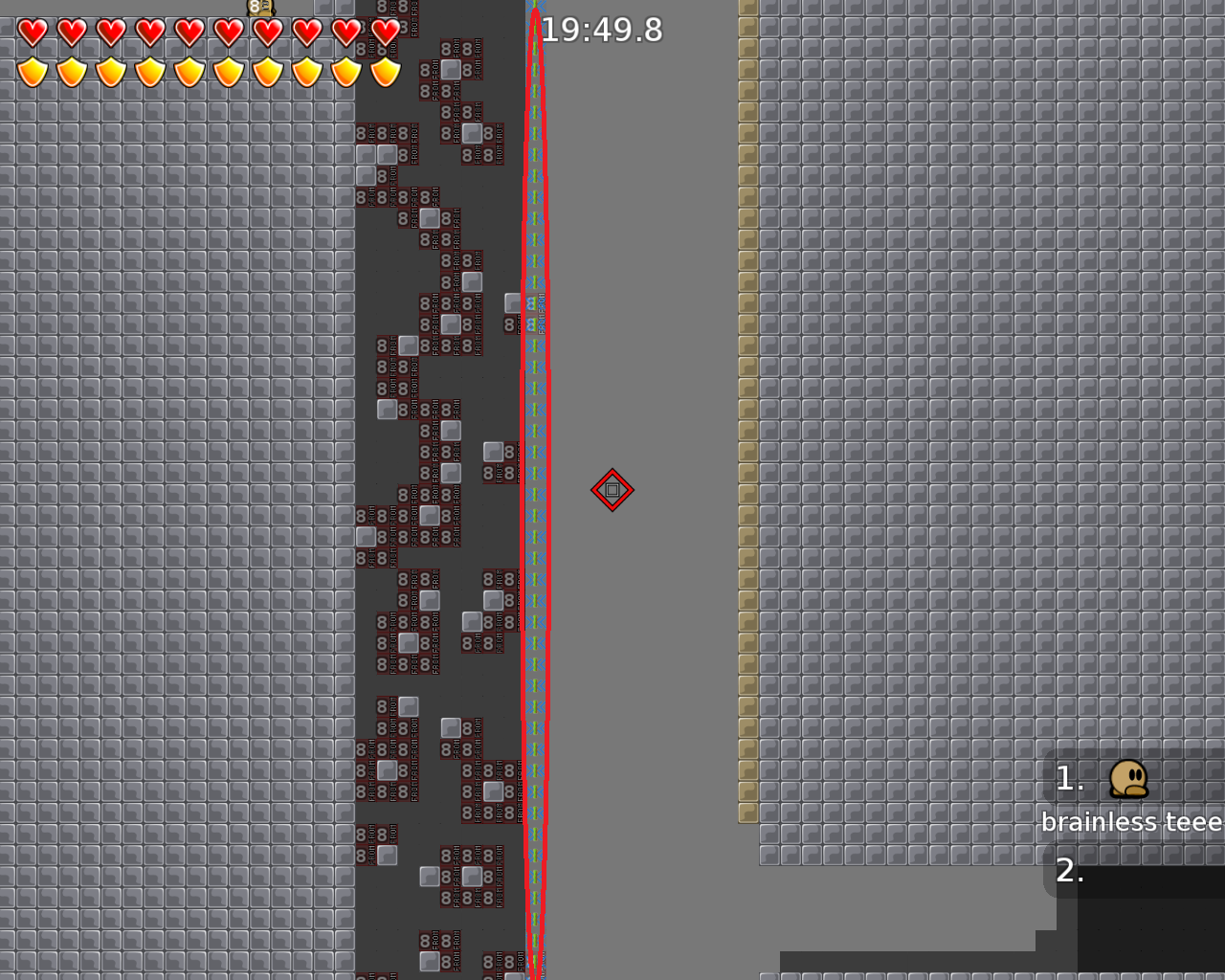Click the race timer showing 19:49.8
Image resolution: width=1225 pixels, height=980 pixels.
(x=601, y=30)
